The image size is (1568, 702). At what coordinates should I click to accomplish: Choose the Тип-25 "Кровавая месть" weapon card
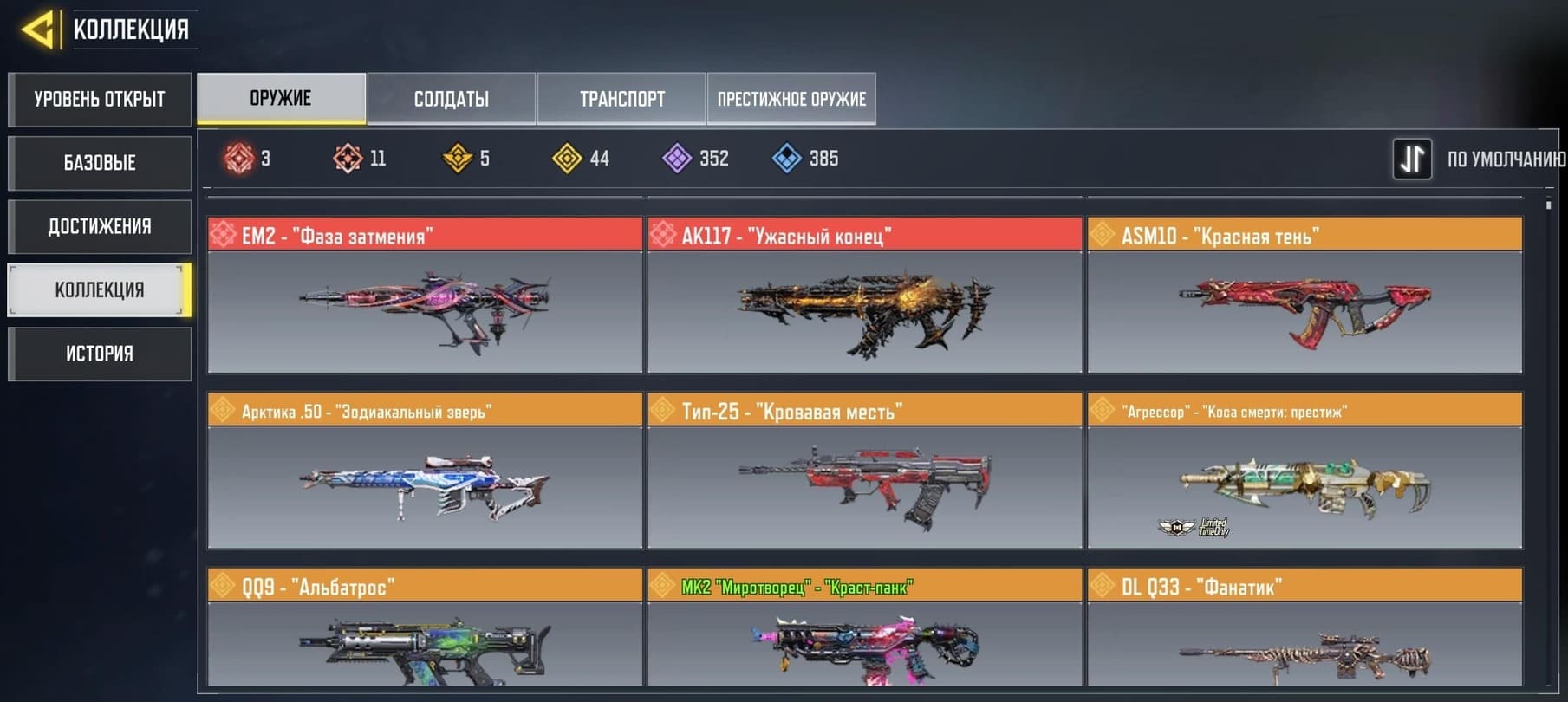tap(864, 471)
